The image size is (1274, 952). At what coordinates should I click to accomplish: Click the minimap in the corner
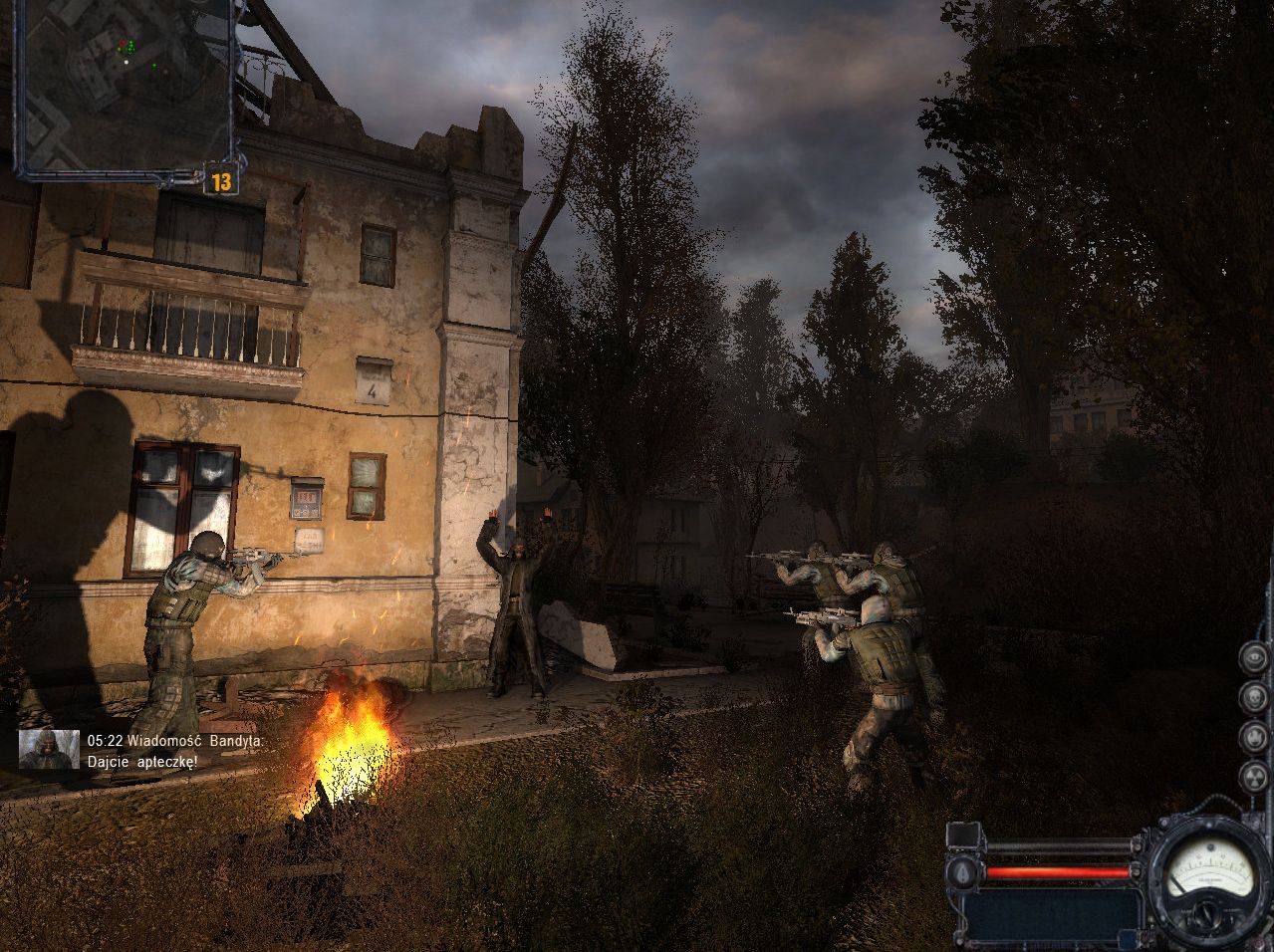[x=125, y=85]
